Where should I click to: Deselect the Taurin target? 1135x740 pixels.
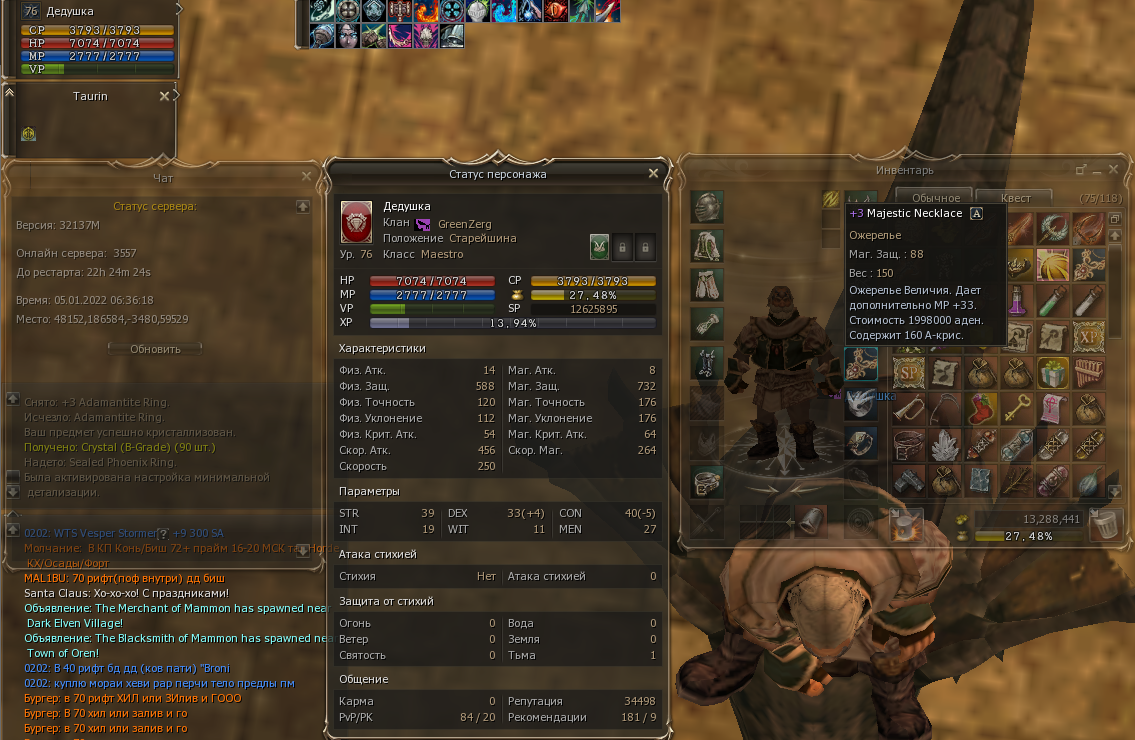click(164, 97)
